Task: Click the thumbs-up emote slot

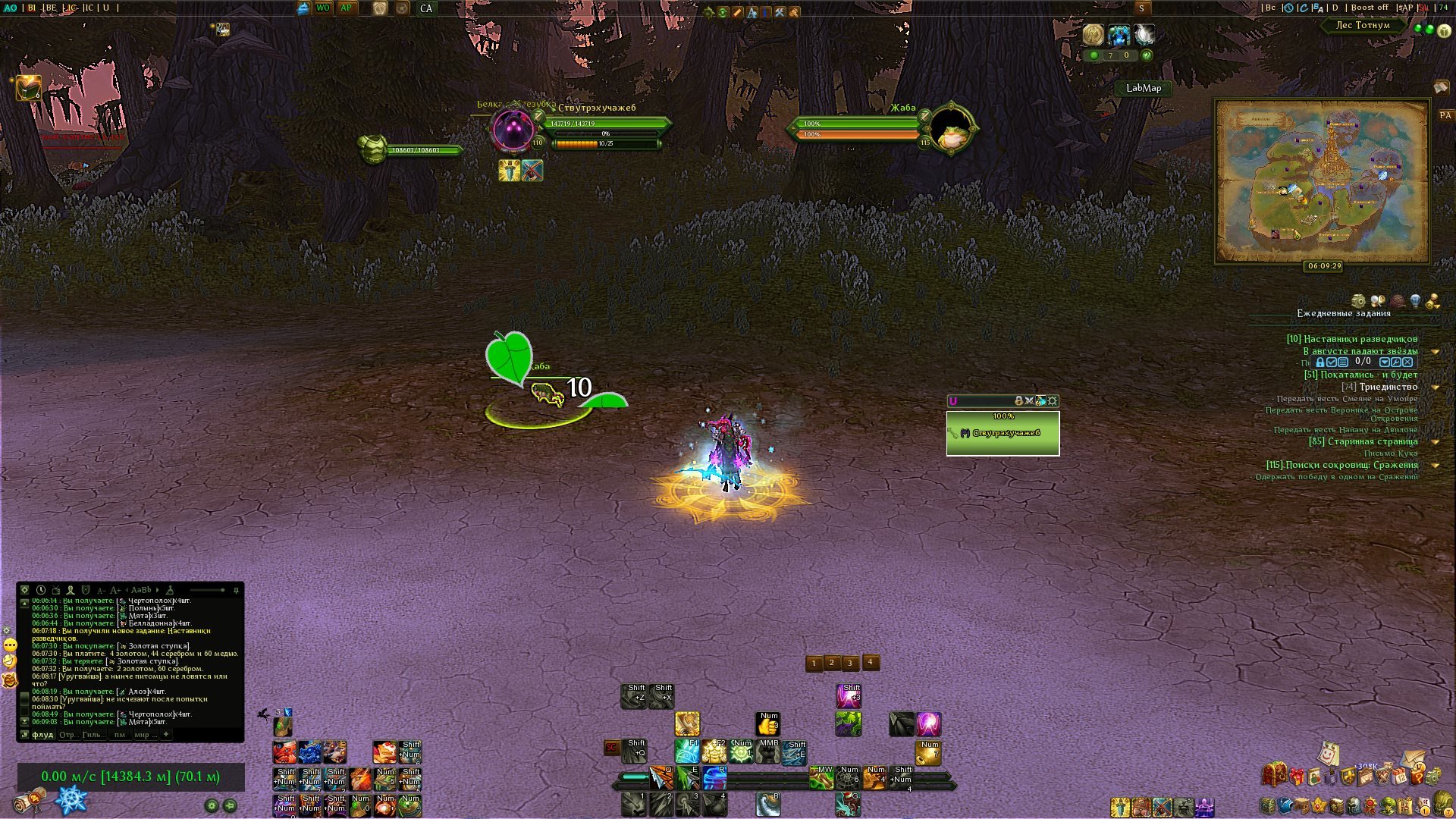Action: coord(767,724)
